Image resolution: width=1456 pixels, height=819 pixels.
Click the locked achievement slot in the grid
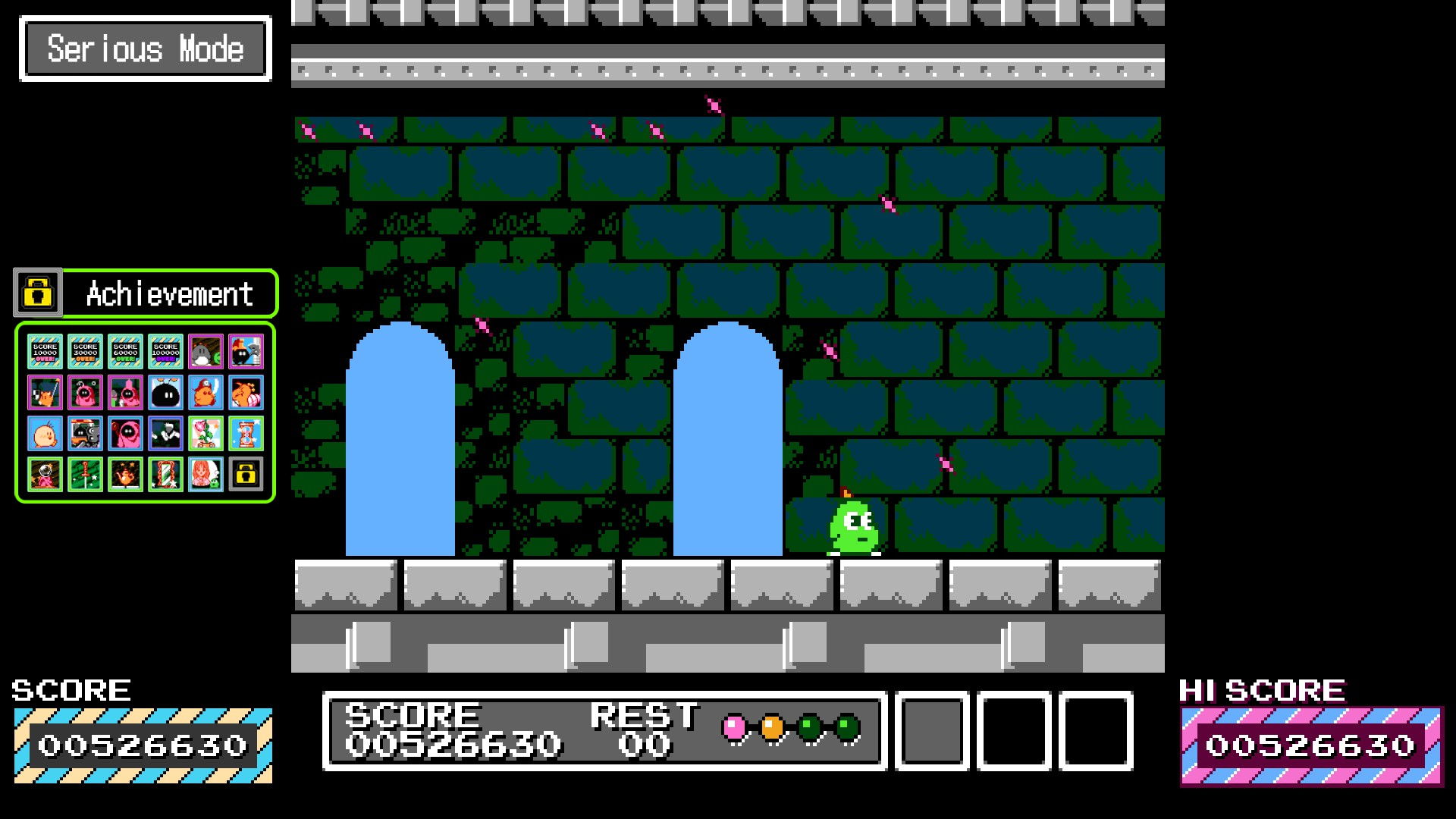coord(246,475)
